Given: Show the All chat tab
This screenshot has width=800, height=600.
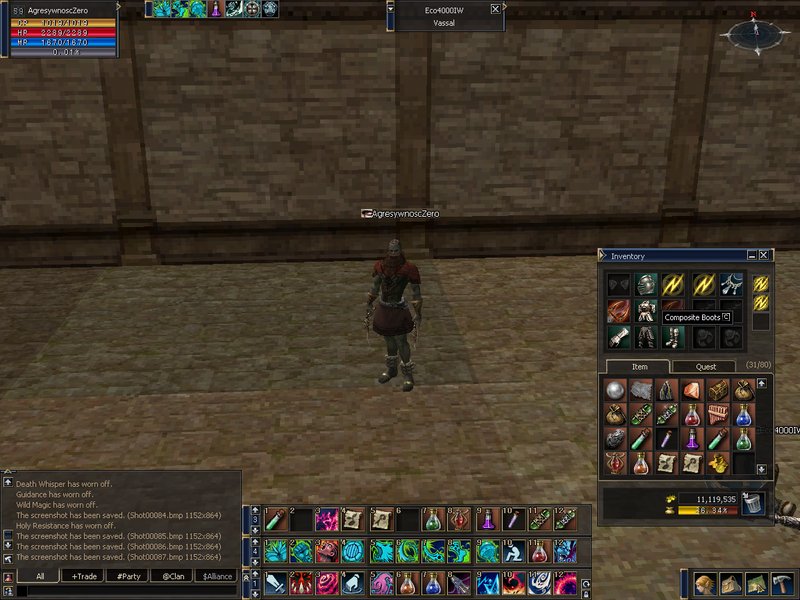Looking at the screenshot, I should point(40,576).
